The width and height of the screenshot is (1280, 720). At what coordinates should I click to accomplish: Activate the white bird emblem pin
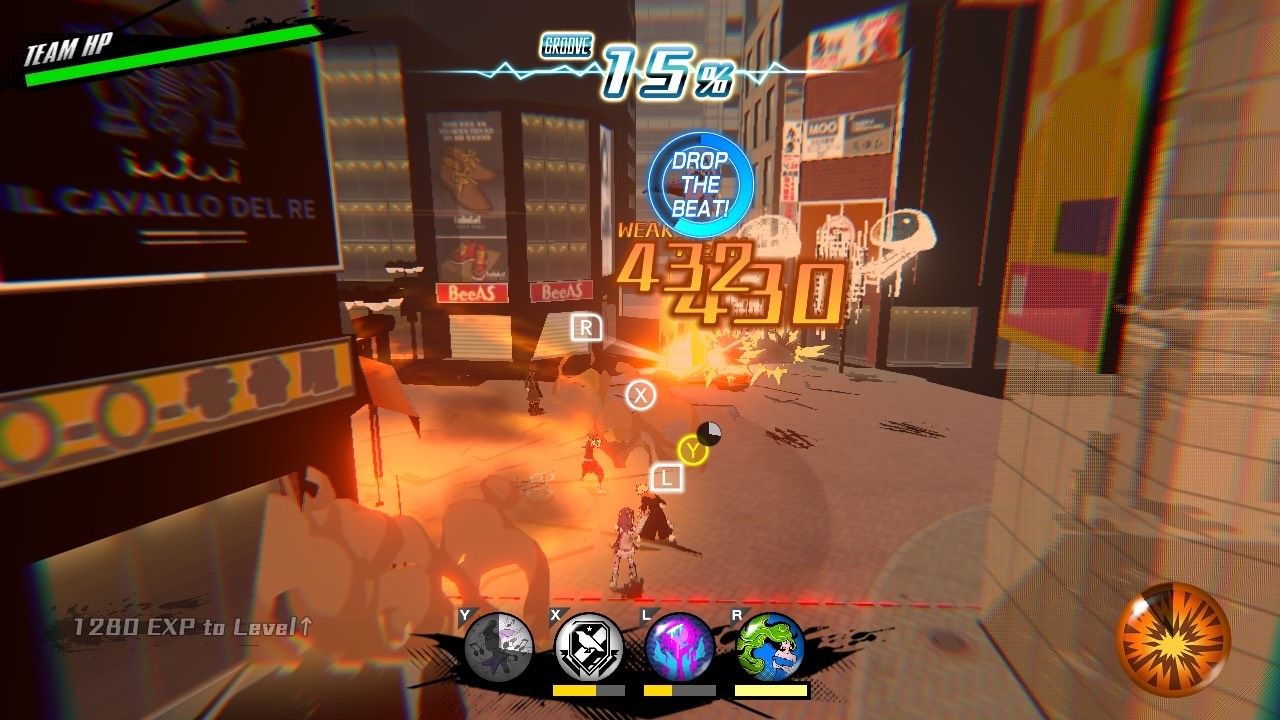pyautogui.click(x=589, y=647)
